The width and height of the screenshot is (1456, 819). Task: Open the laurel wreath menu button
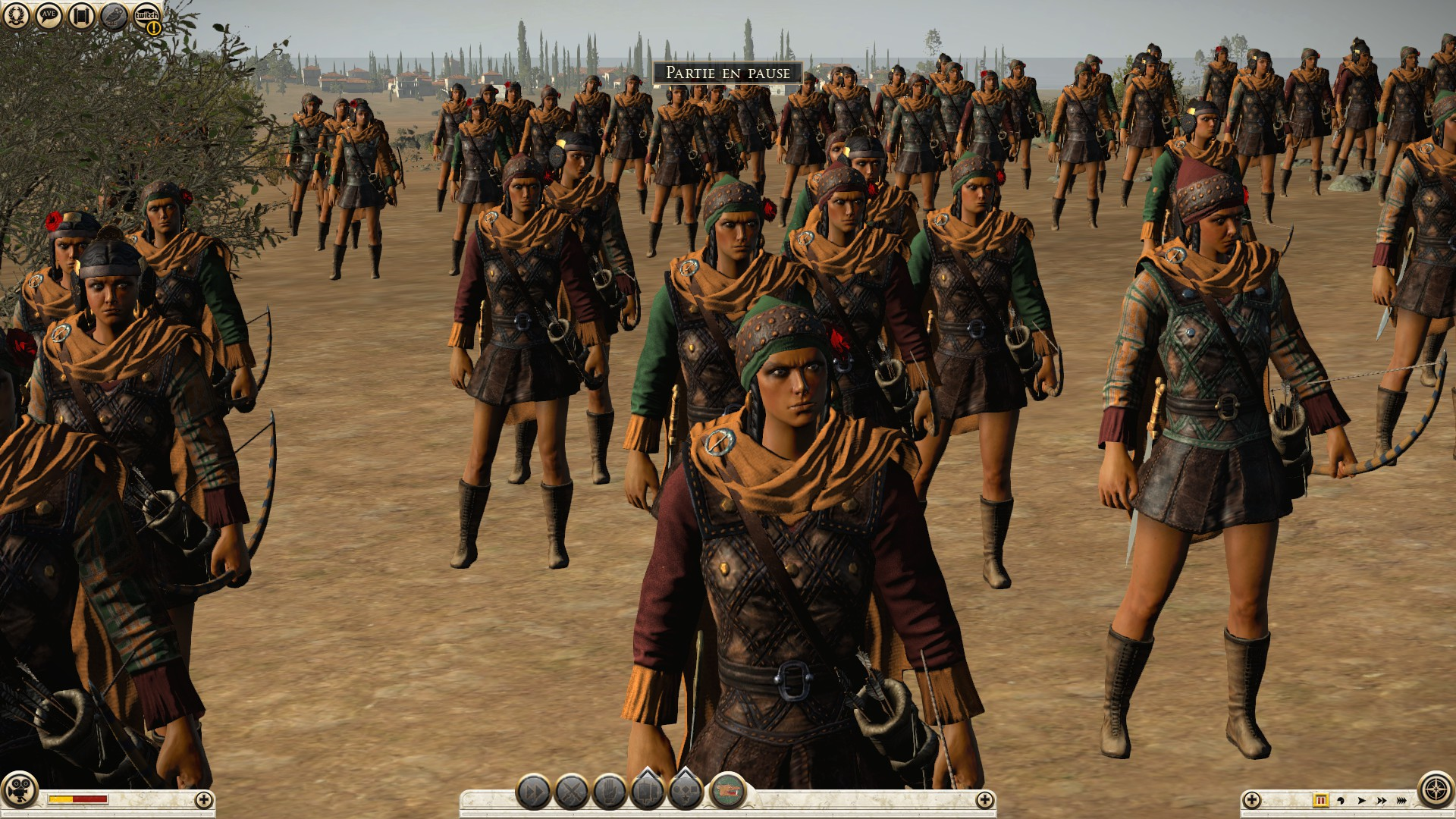(x=16, y=16)
